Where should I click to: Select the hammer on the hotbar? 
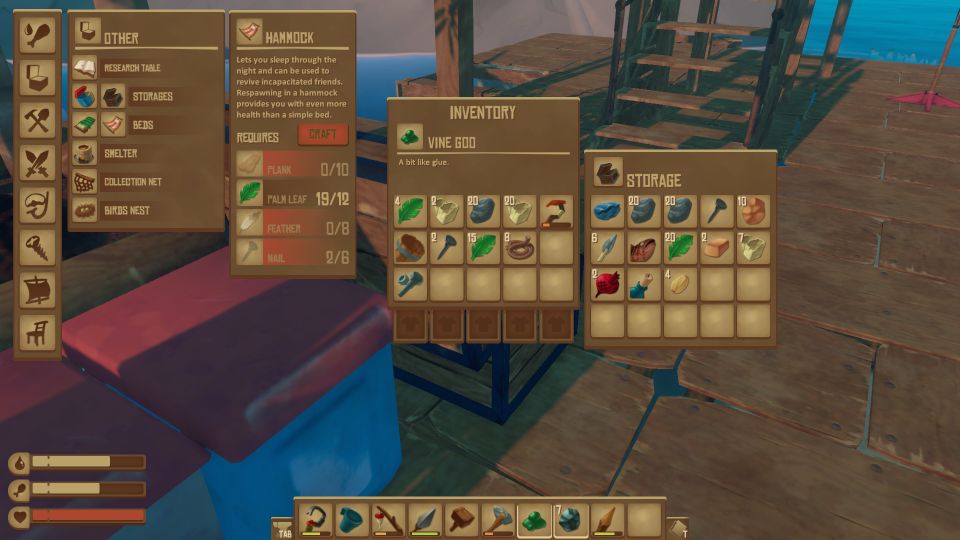(461, 519)
